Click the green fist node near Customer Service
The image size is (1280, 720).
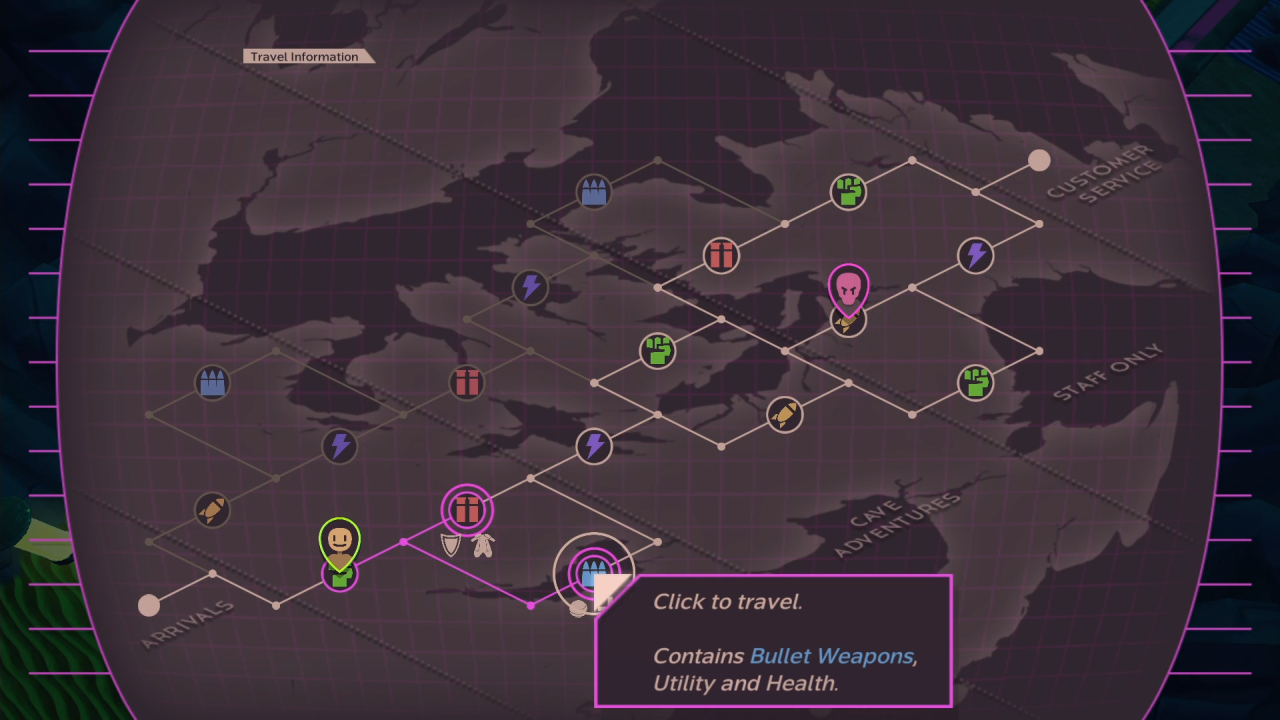(848, 193)
